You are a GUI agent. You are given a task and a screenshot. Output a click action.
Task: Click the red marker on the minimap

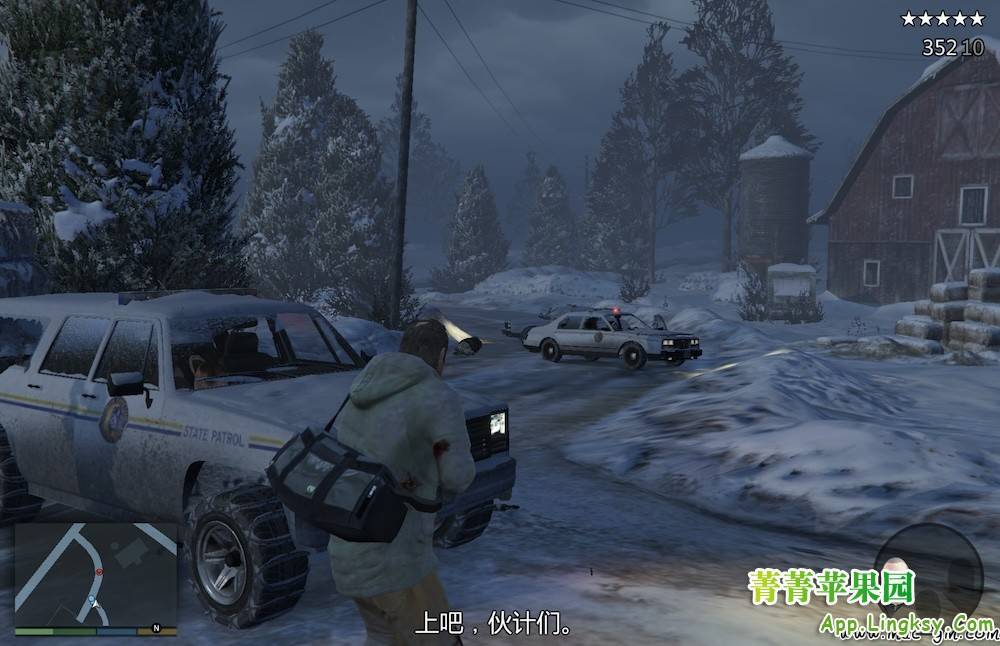(x=98, y=571)
